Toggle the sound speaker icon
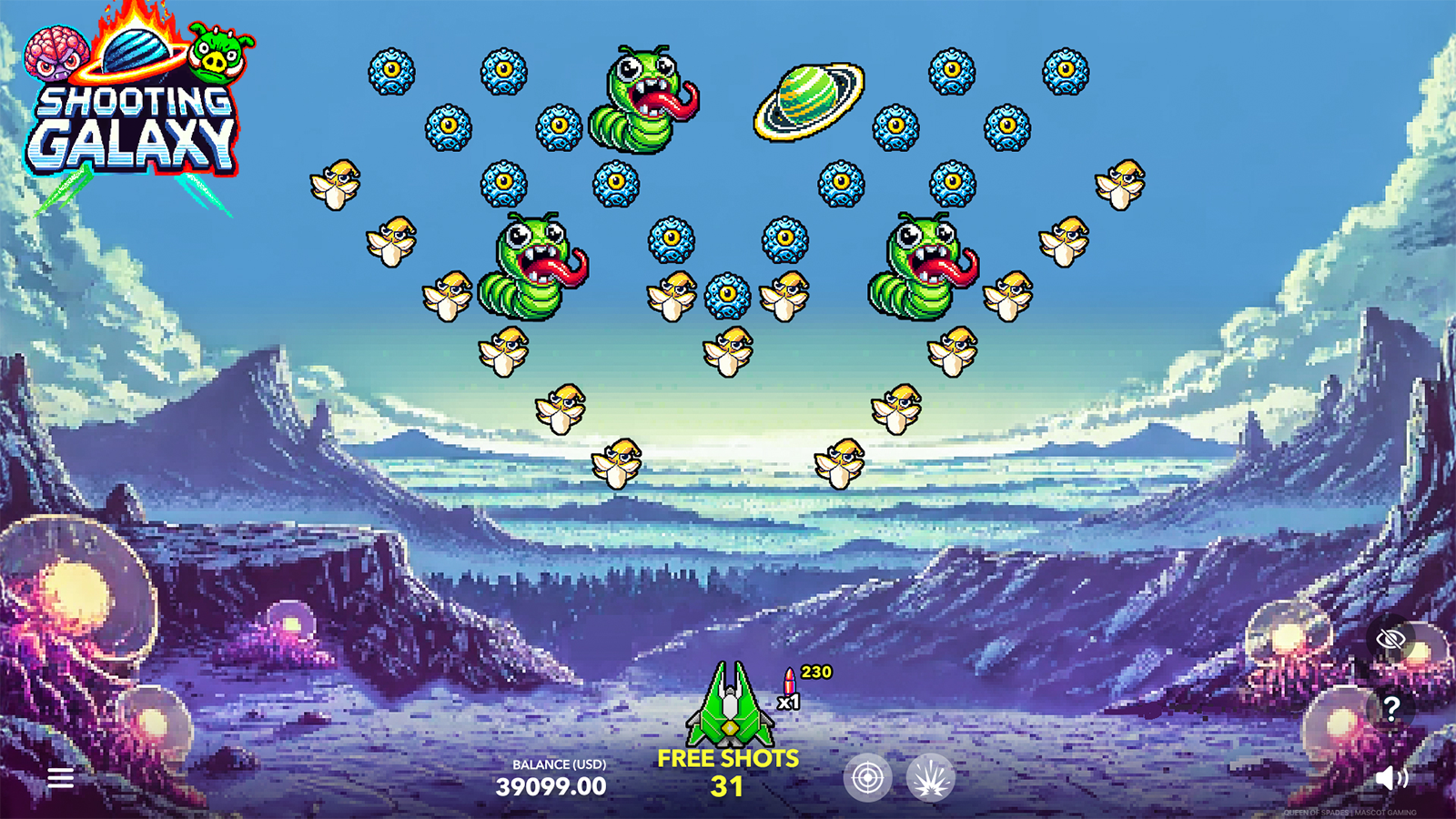 (x=1390, y=777)
